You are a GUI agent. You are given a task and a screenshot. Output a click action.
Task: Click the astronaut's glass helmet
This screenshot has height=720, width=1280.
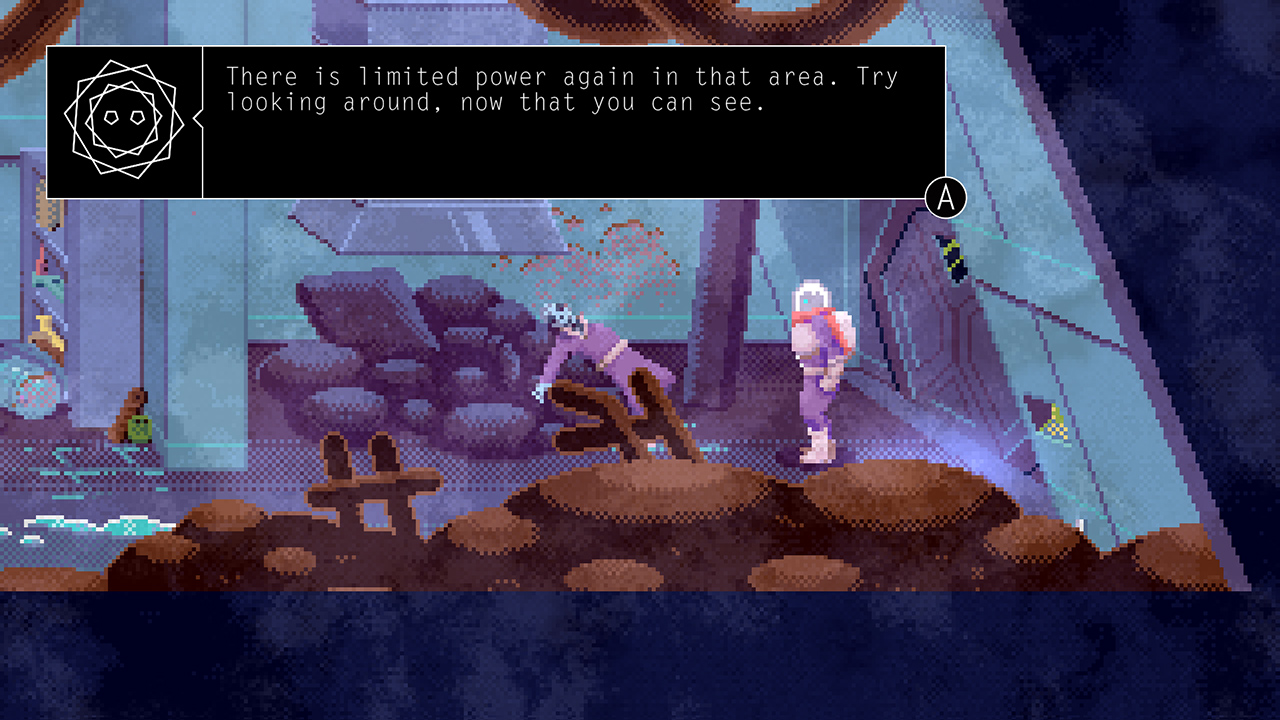coord(812,295)
